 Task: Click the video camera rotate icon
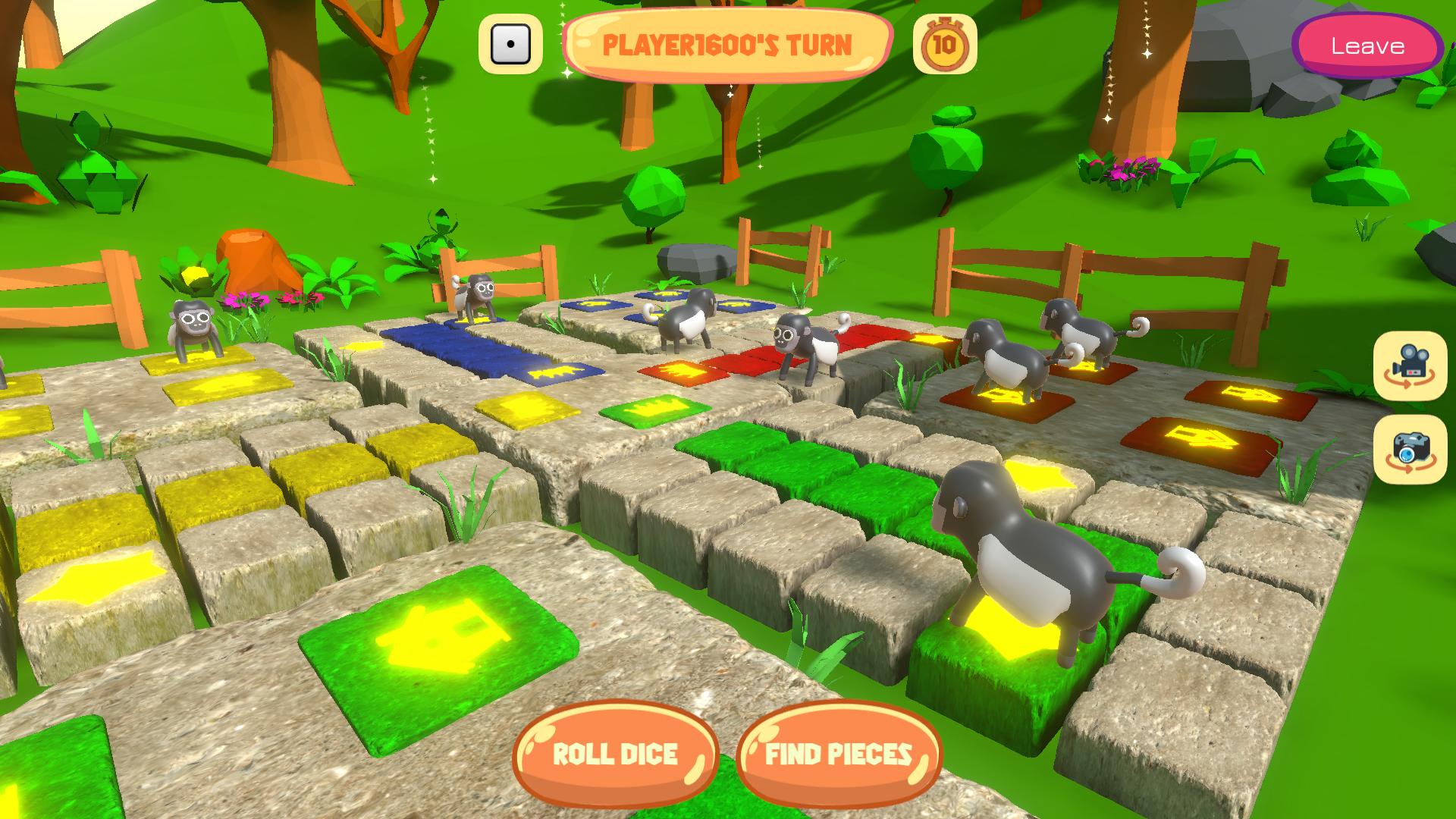(x=1410, y=366)
